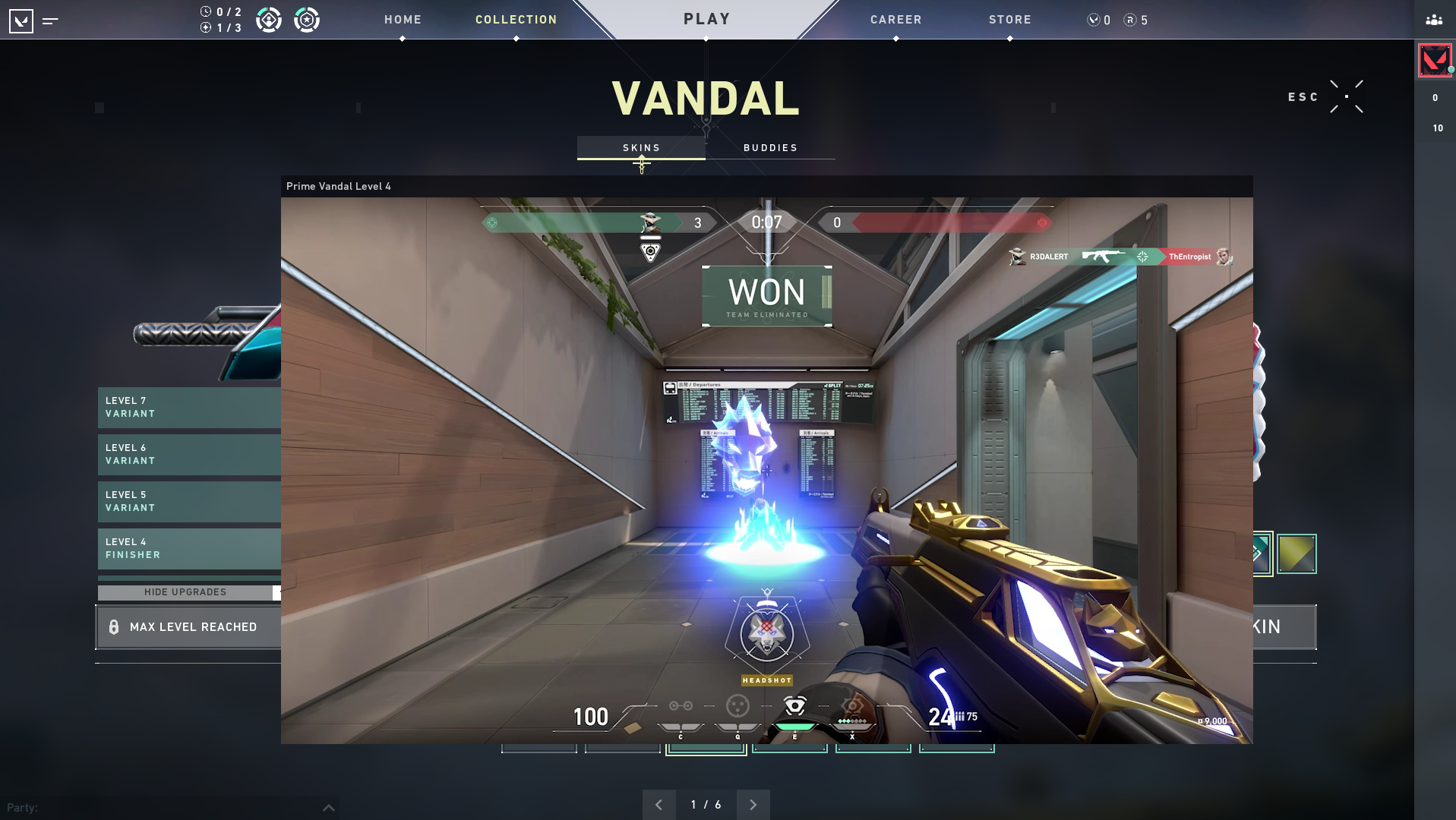Visit the STORE
The image size is (1456, 820).
click(x=1009, y=20)
